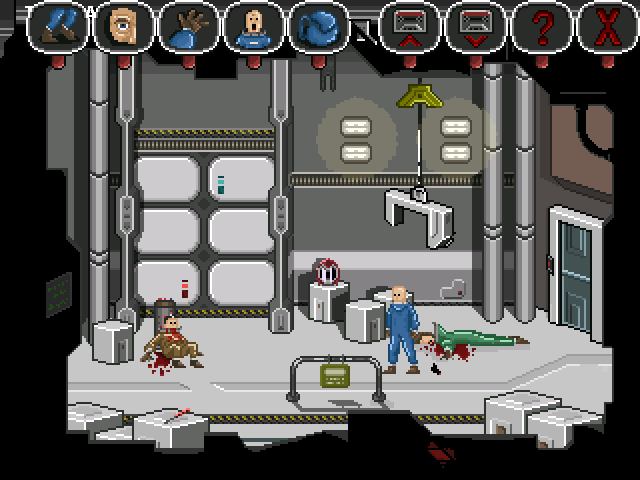
Task: Click the down-arrow monitor button
Action: pos(475,27)
